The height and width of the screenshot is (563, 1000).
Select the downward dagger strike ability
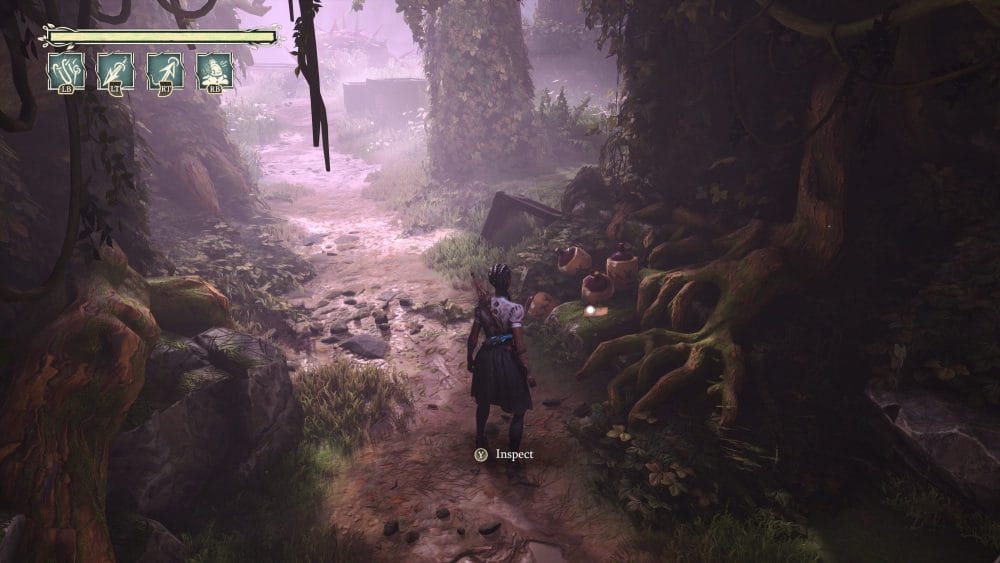pyautogui.click(x=115, y=70)
